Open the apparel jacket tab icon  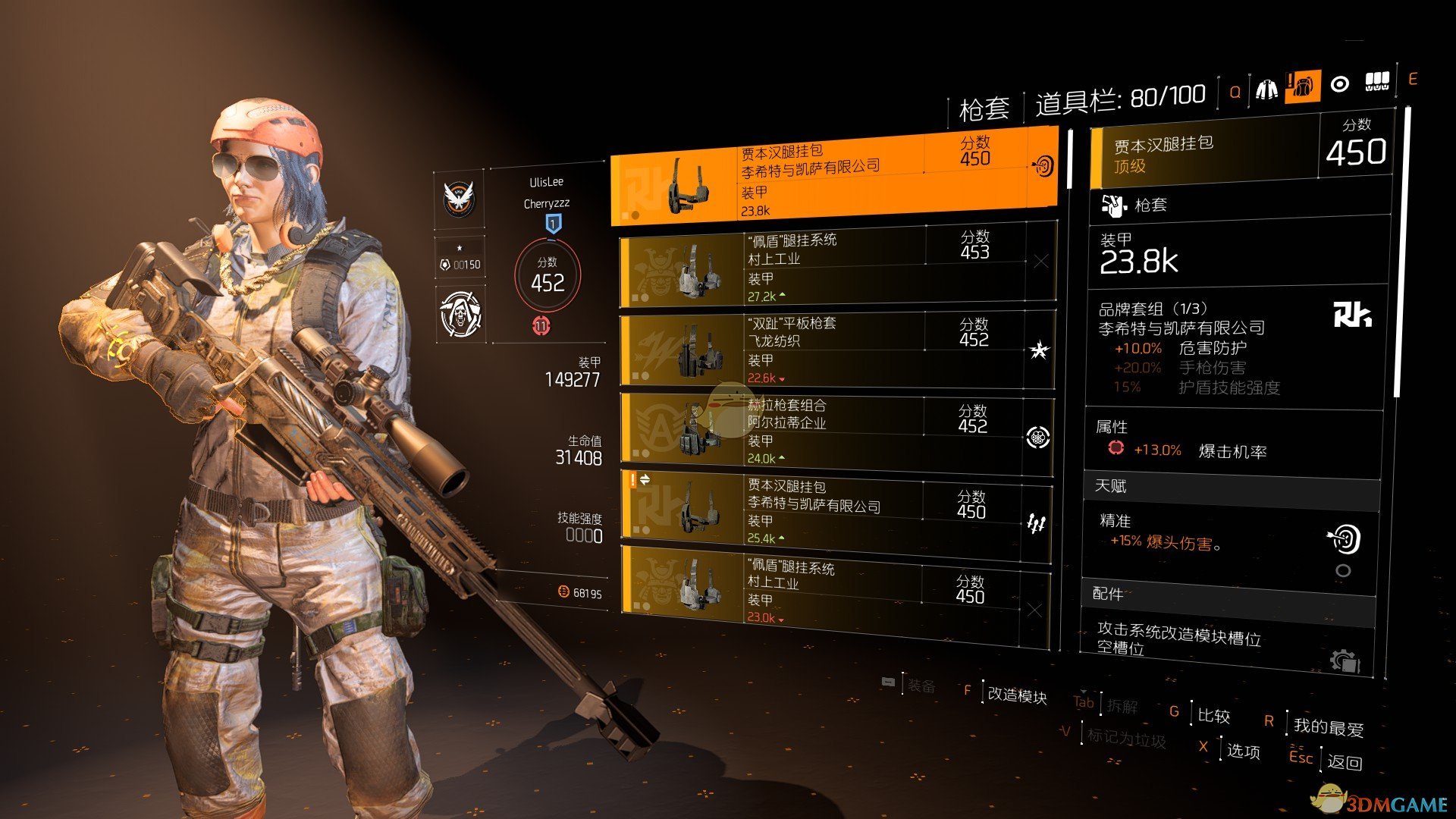[x=1266, y=89]
